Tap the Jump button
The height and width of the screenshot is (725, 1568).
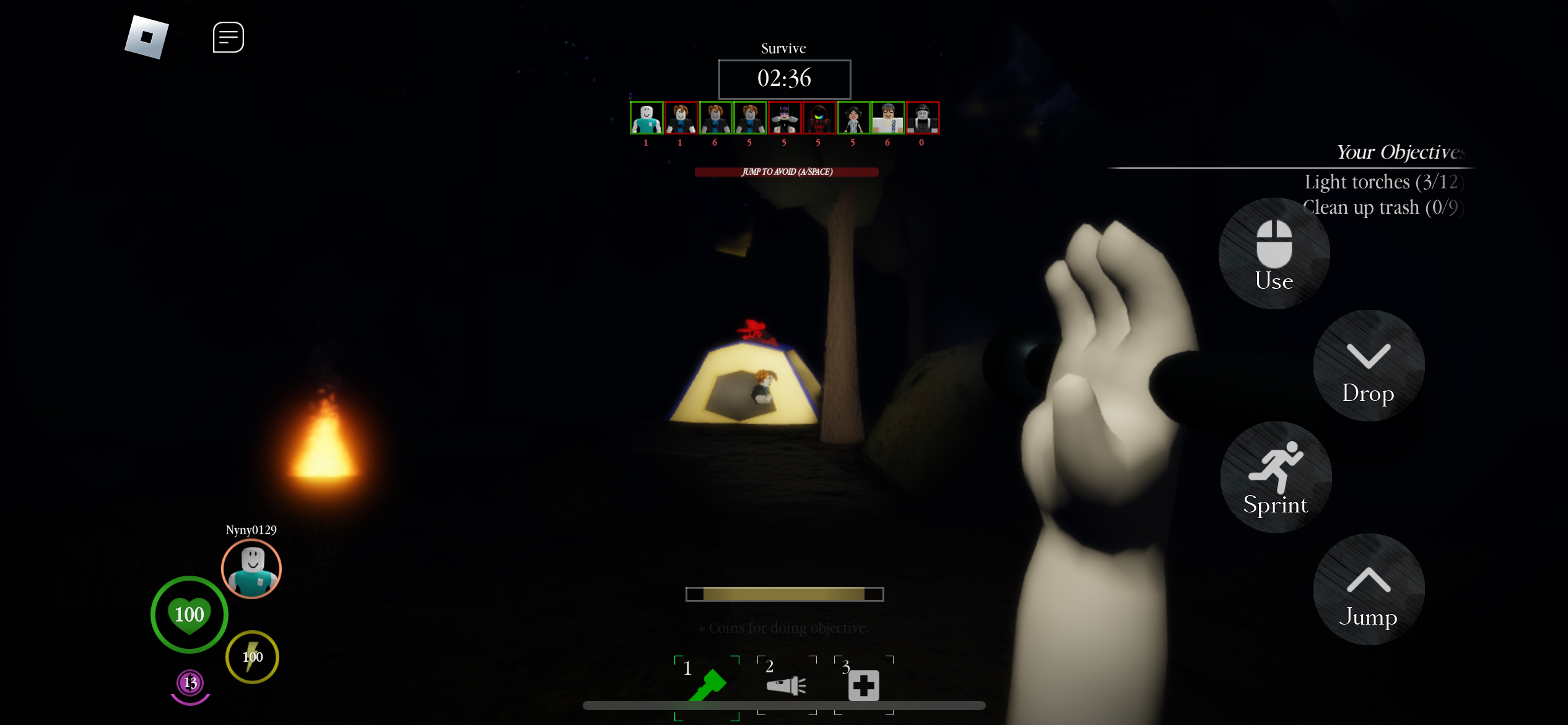[x=1368, y=589]
